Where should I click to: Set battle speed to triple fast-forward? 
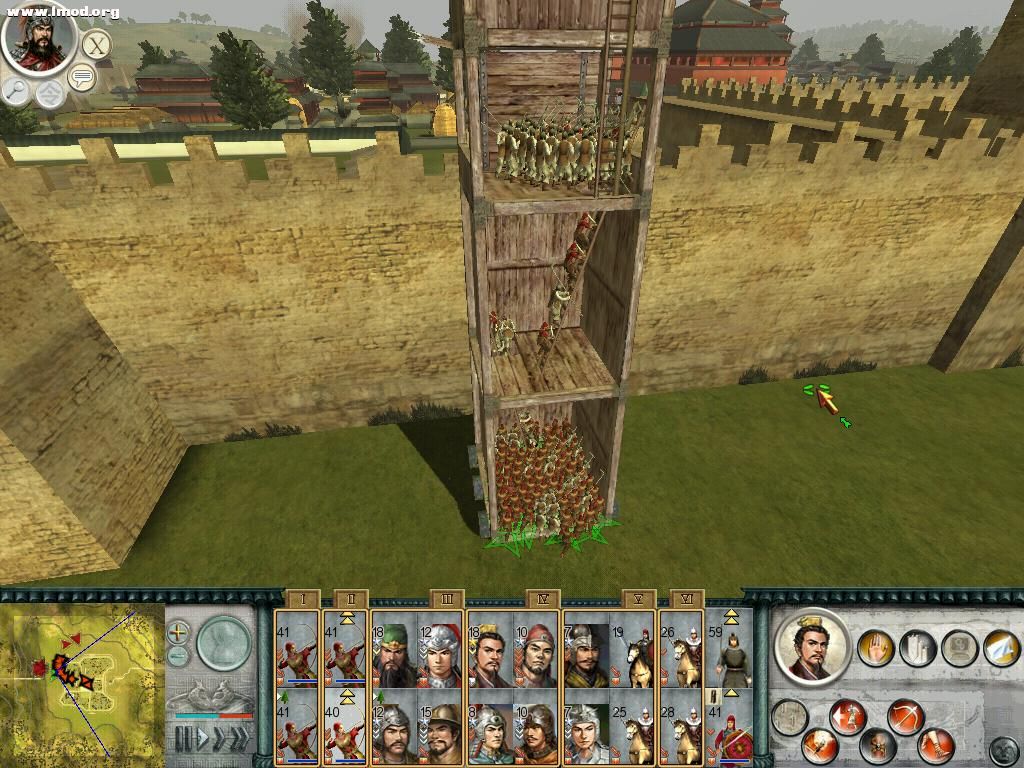[x=238, y=739]
